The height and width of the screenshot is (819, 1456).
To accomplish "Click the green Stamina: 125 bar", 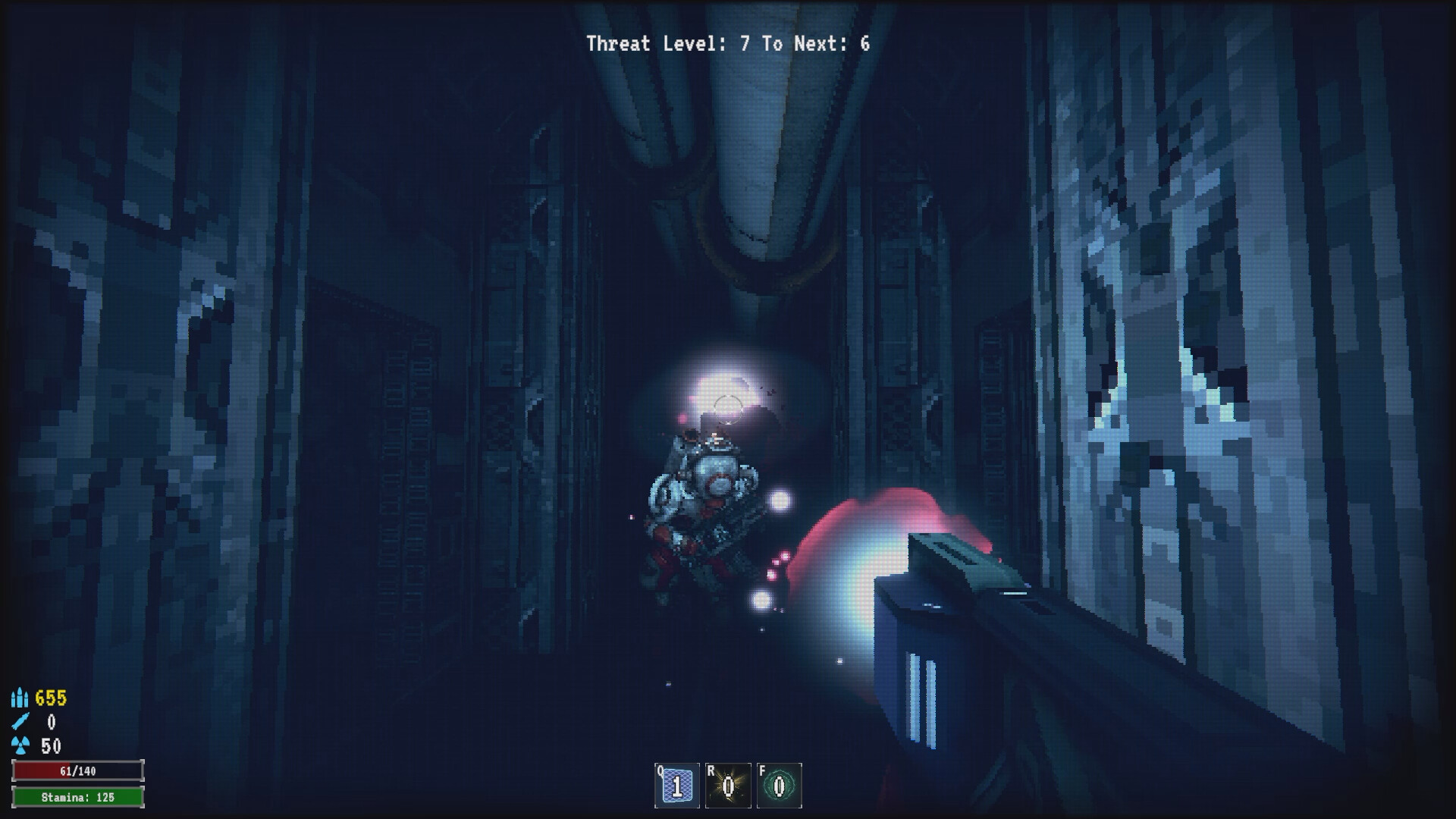I will tap(78, 797).
